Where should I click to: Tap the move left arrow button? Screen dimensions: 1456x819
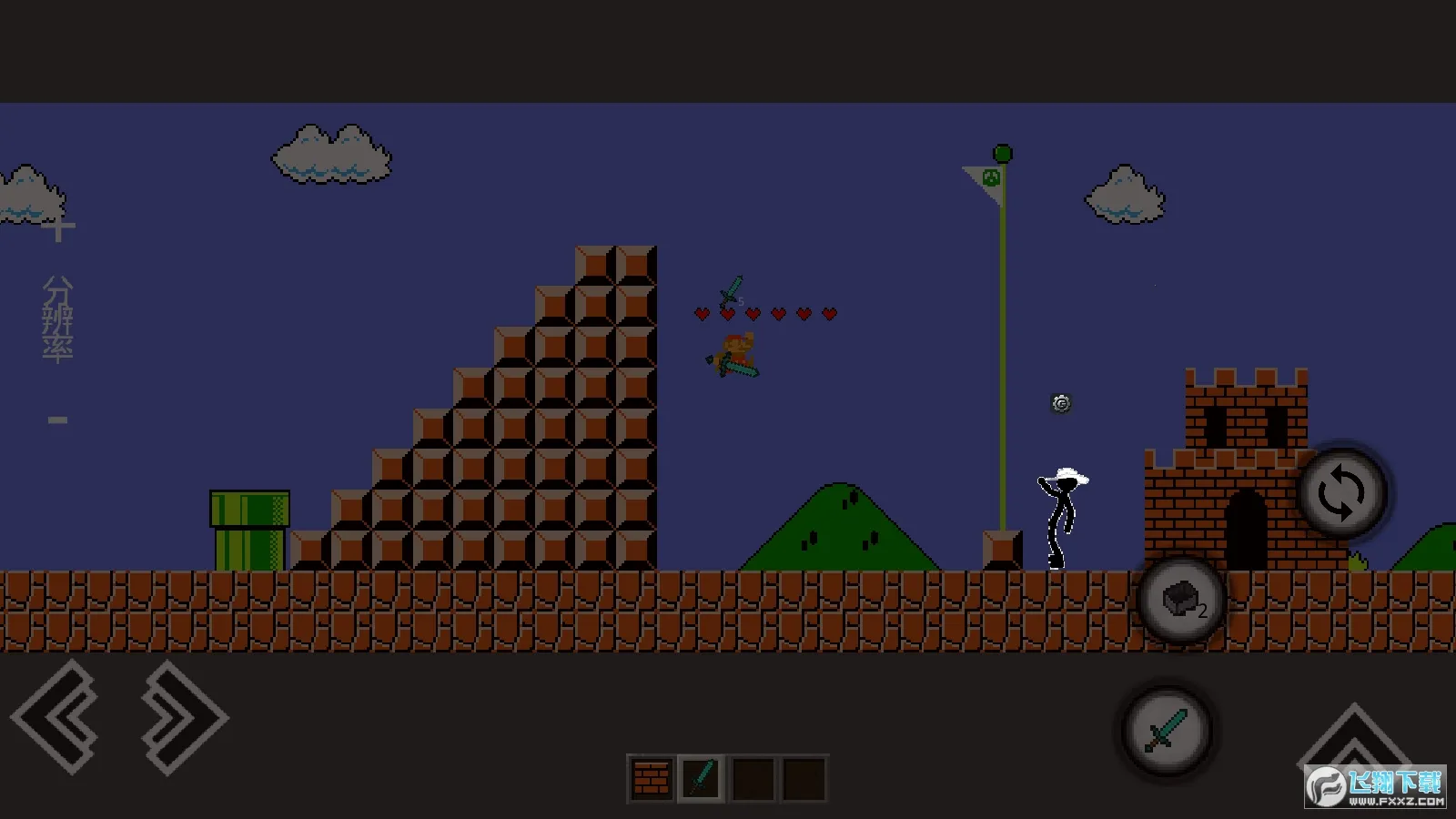tap(56, 717)
